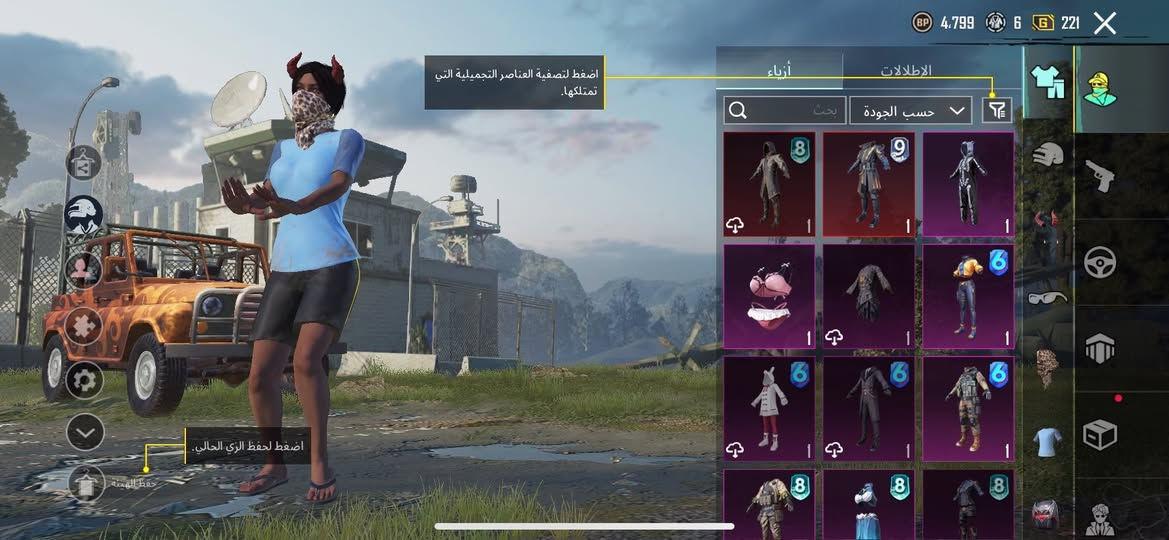Image resolution: width=1169 pixels, height=540 pixels.
Task: Open the vehicle skins steering wheel section
Action: 1101,262
